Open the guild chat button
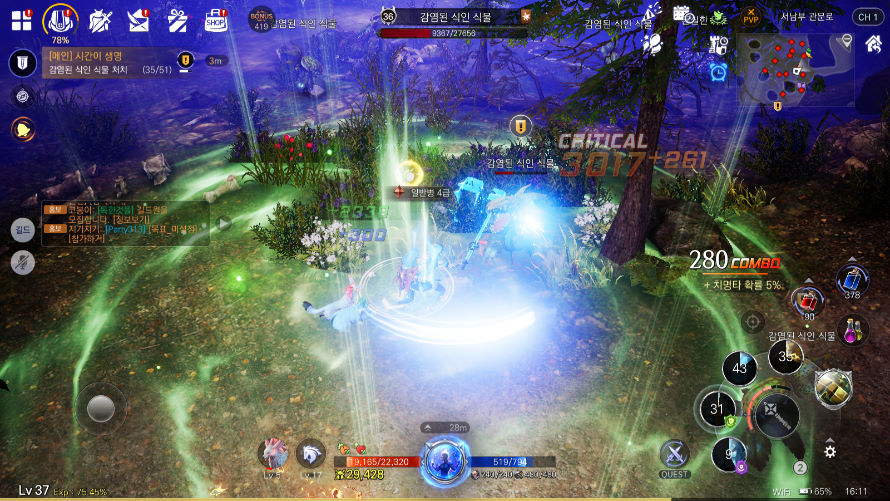This screenshot has height=501, width=890. click(x=22, y=230)
